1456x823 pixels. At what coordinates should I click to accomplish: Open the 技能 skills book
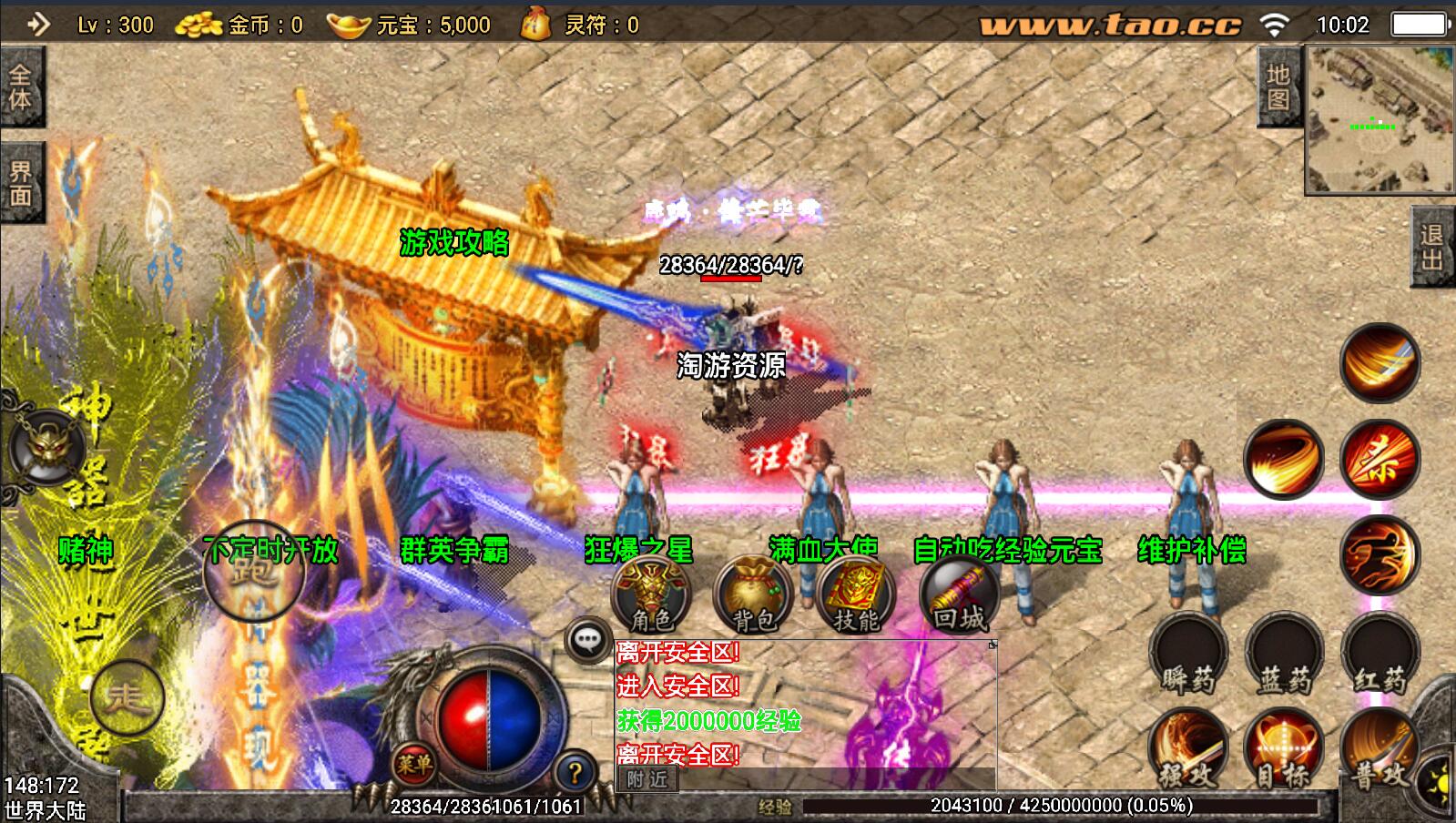[856, 594]
